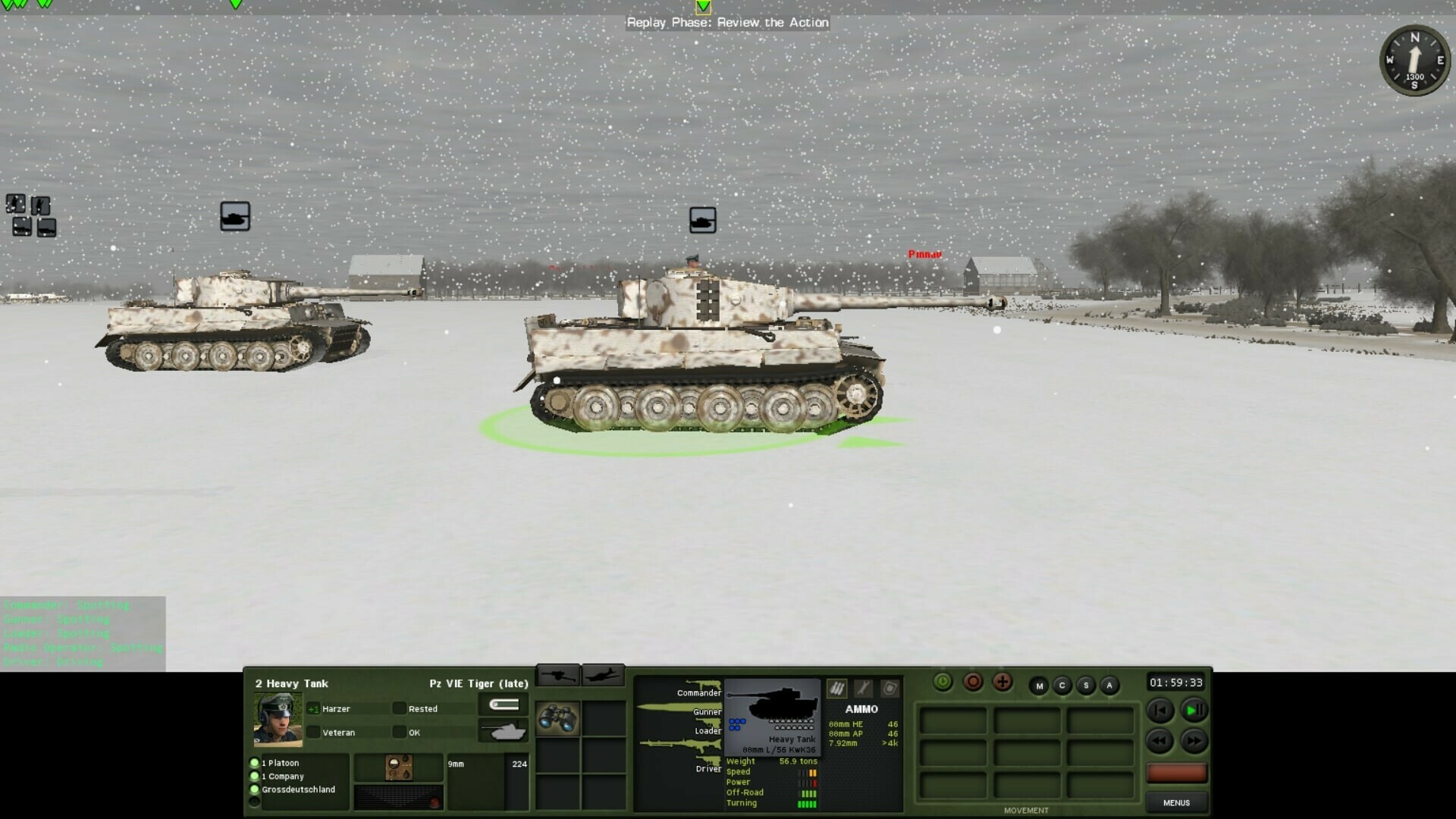
Task: Click the radio set equipment icon
Action: pyautogui.click(x=399, y=767)
